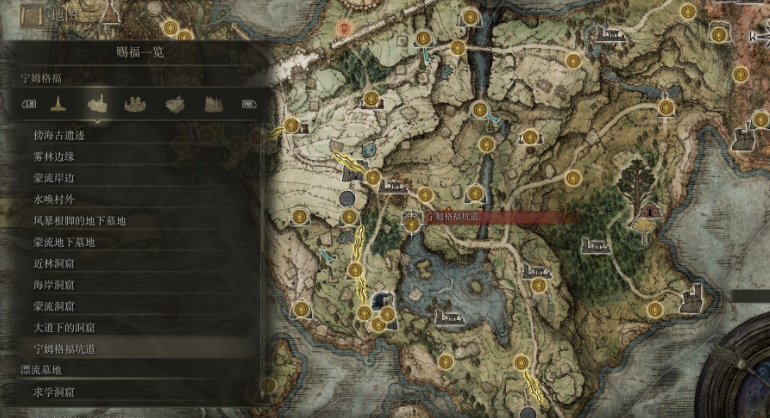Choose 蒙流地下墓地 from the grace list
Screen dimensions: 770x418
click(64, 242)
